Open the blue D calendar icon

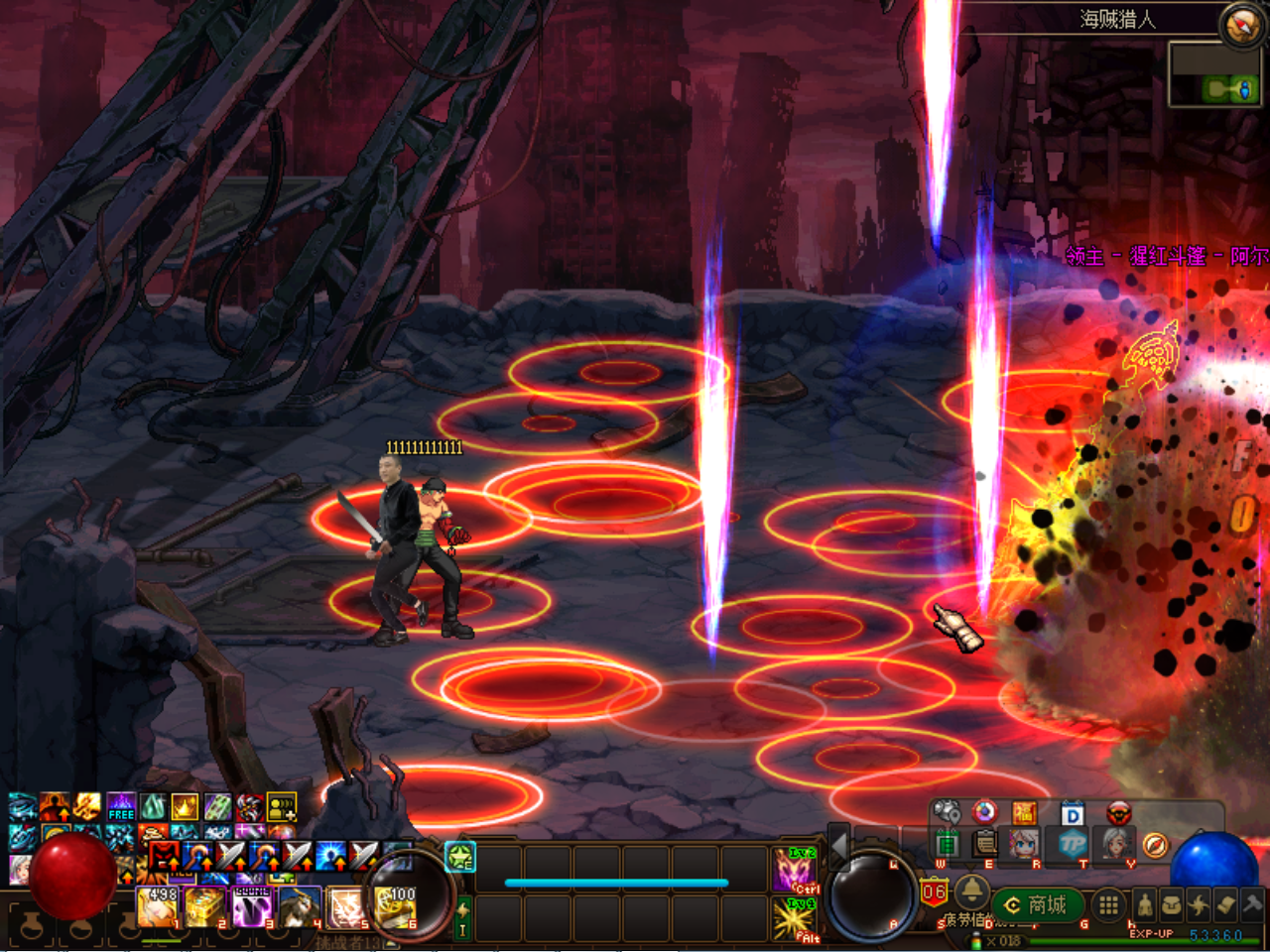[1073, 814]
